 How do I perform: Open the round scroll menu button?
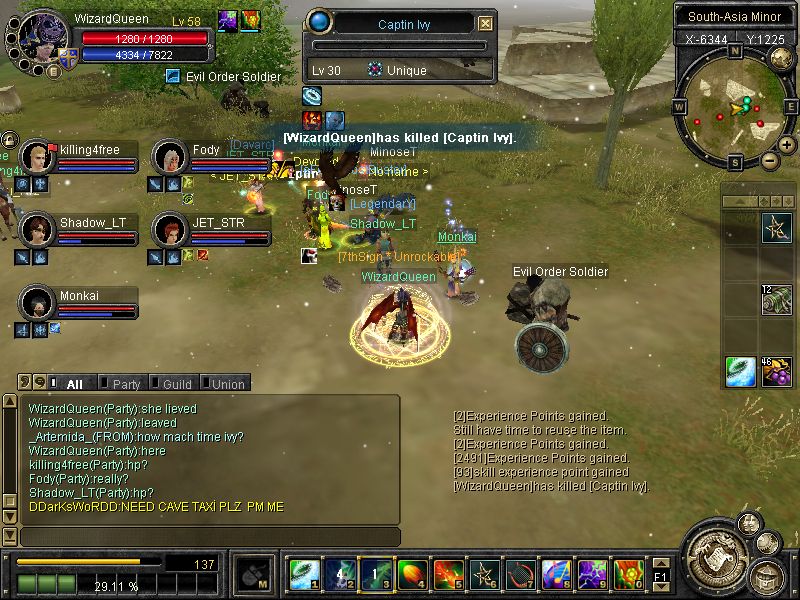716,558
